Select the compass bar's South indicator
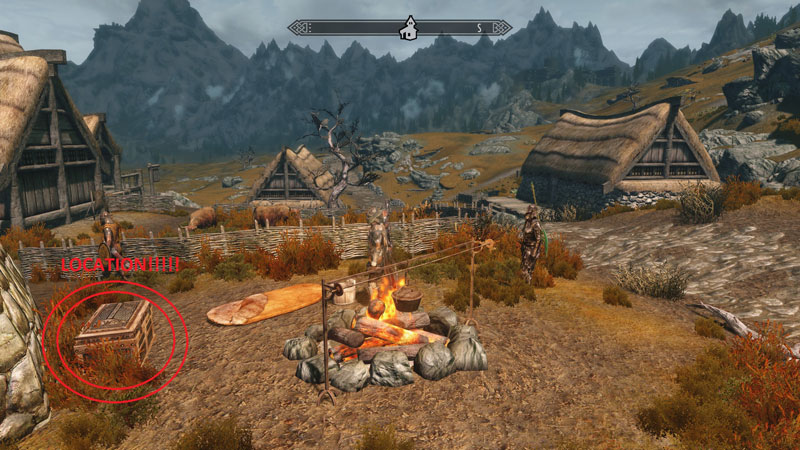 pyautogui.click(x=480, y=28)
